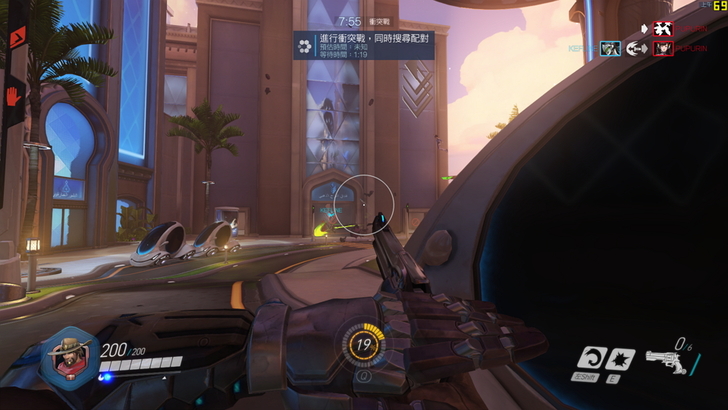
Task: Select the Peacekeeper revolver weapon icon
Action: coord(664,360)
